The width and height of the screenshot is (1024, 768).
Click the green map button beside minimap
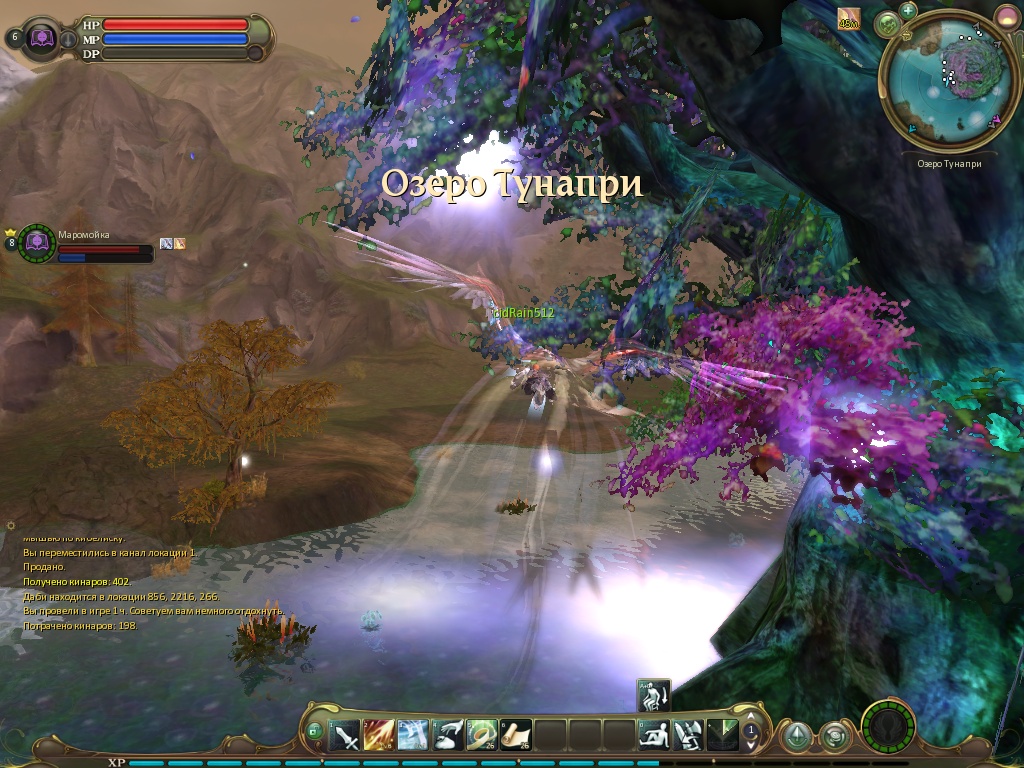887,24
